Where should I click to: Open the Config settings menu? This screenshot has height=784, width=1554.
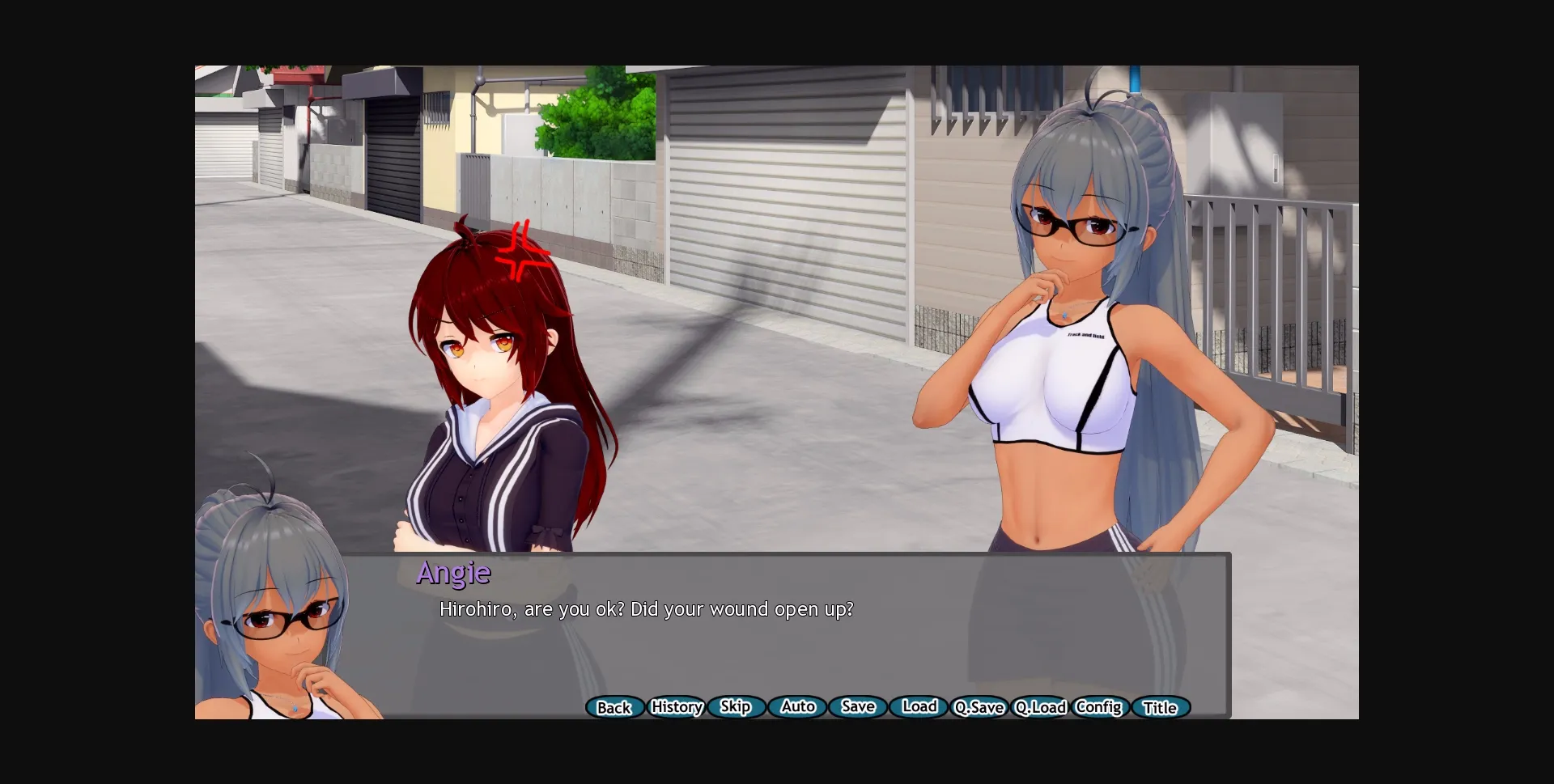[x=1098, y=707]
